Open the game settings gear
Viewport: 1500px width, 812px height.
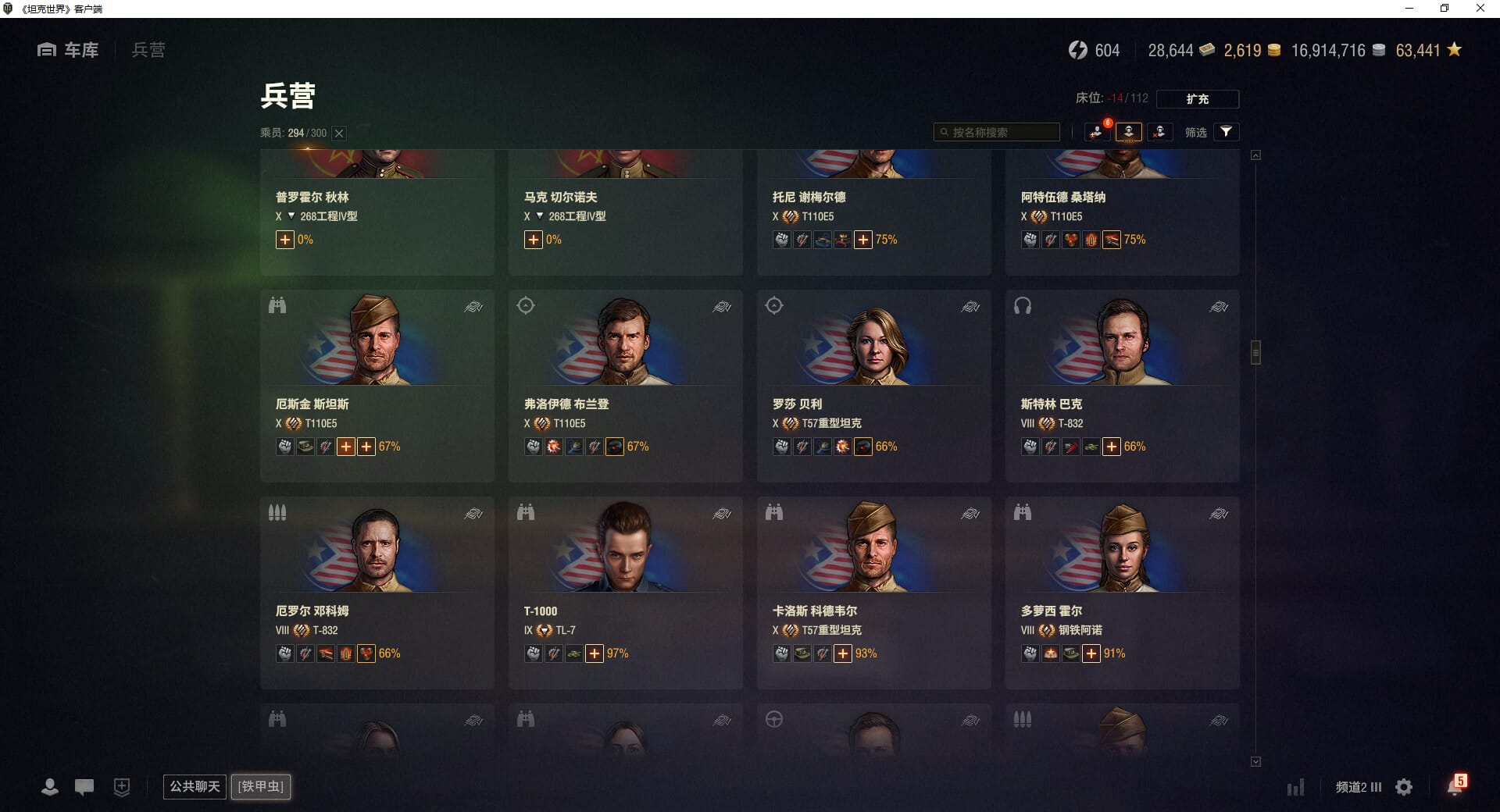[x=1404, y=787]
